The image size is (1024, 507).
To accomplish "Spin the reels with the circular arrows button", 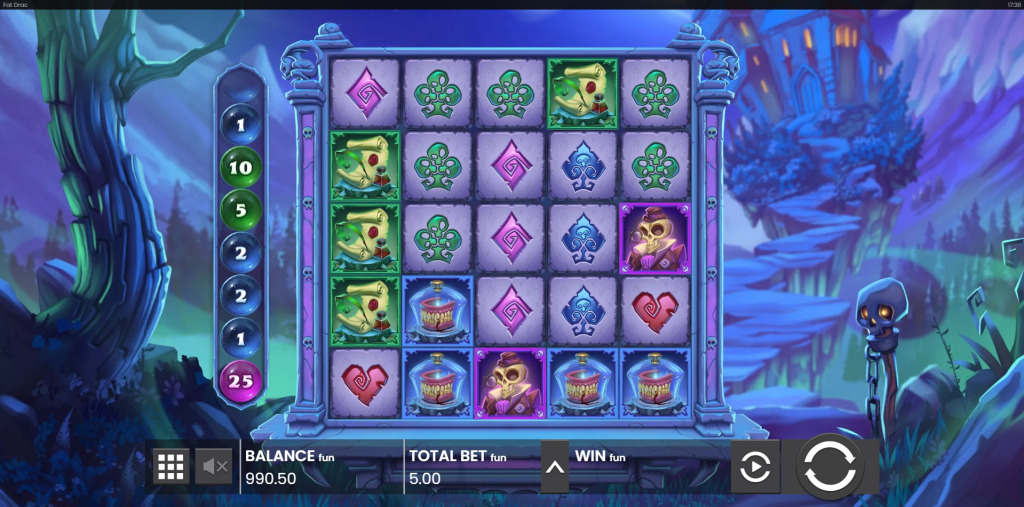I will pos(829,466).
